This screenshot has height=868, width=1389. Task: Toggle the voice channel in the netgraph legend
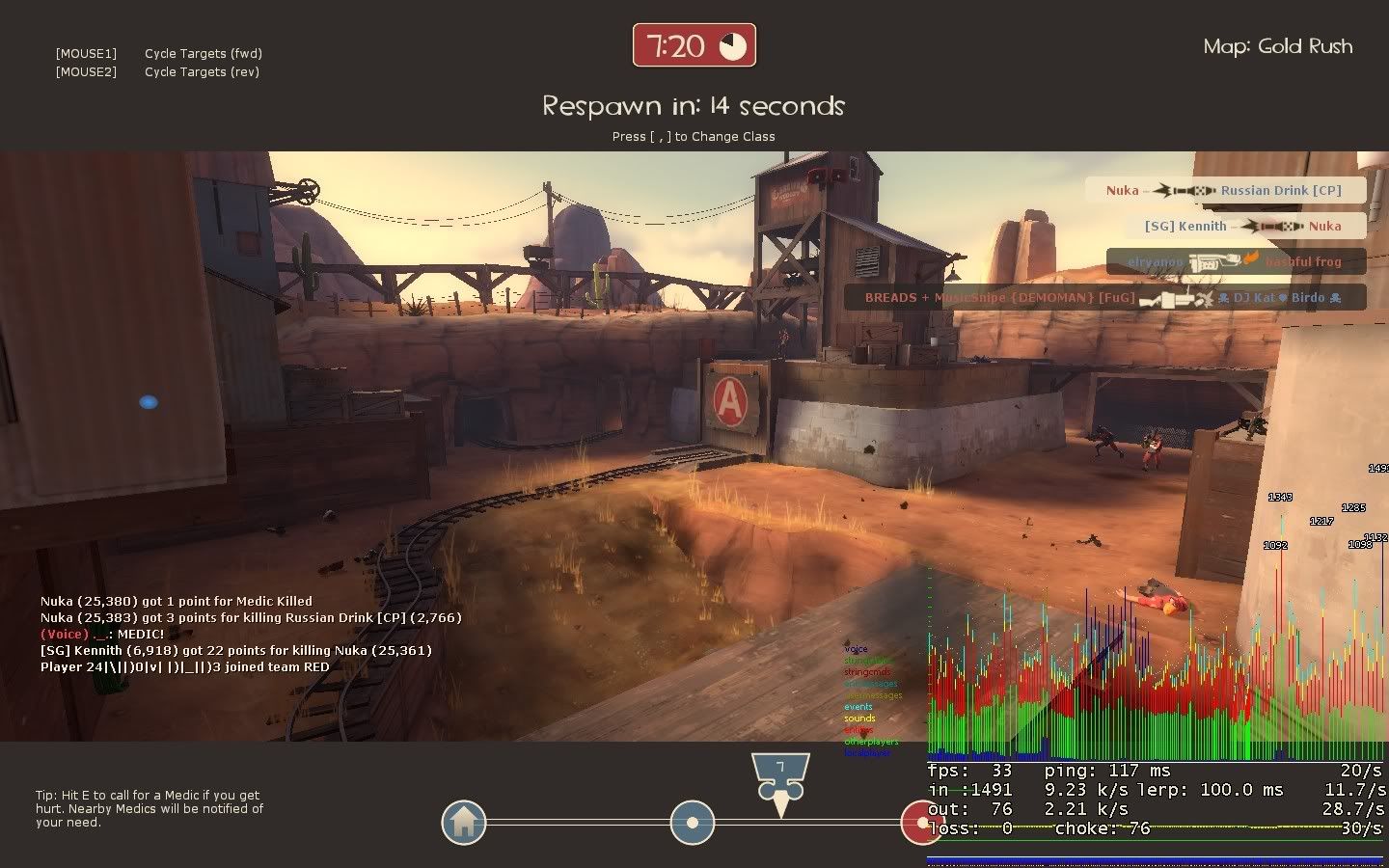click(x=856, y=649)
